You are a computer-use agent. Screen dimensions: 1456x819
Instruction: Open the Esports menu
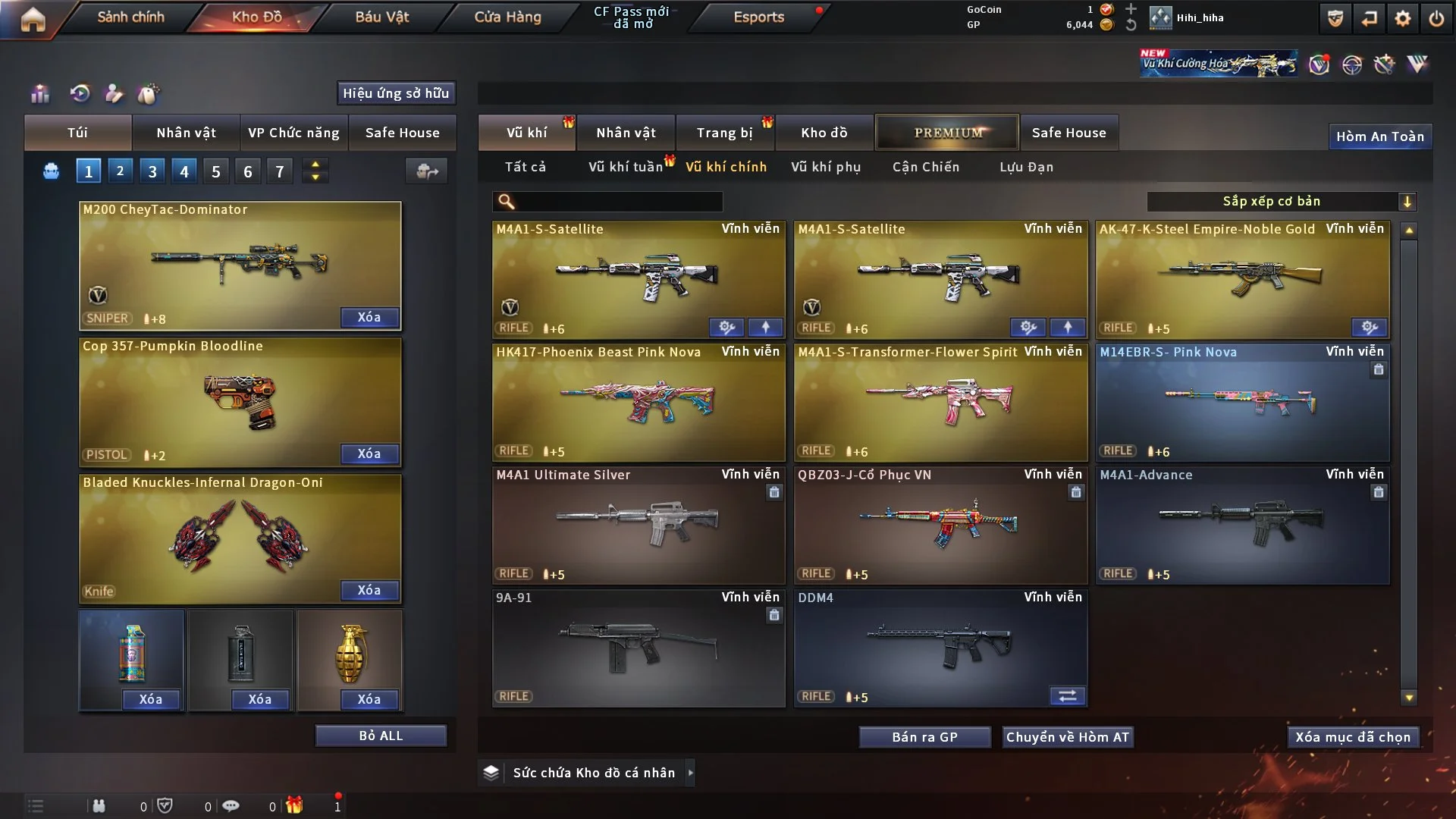click(x=758, y=17)
